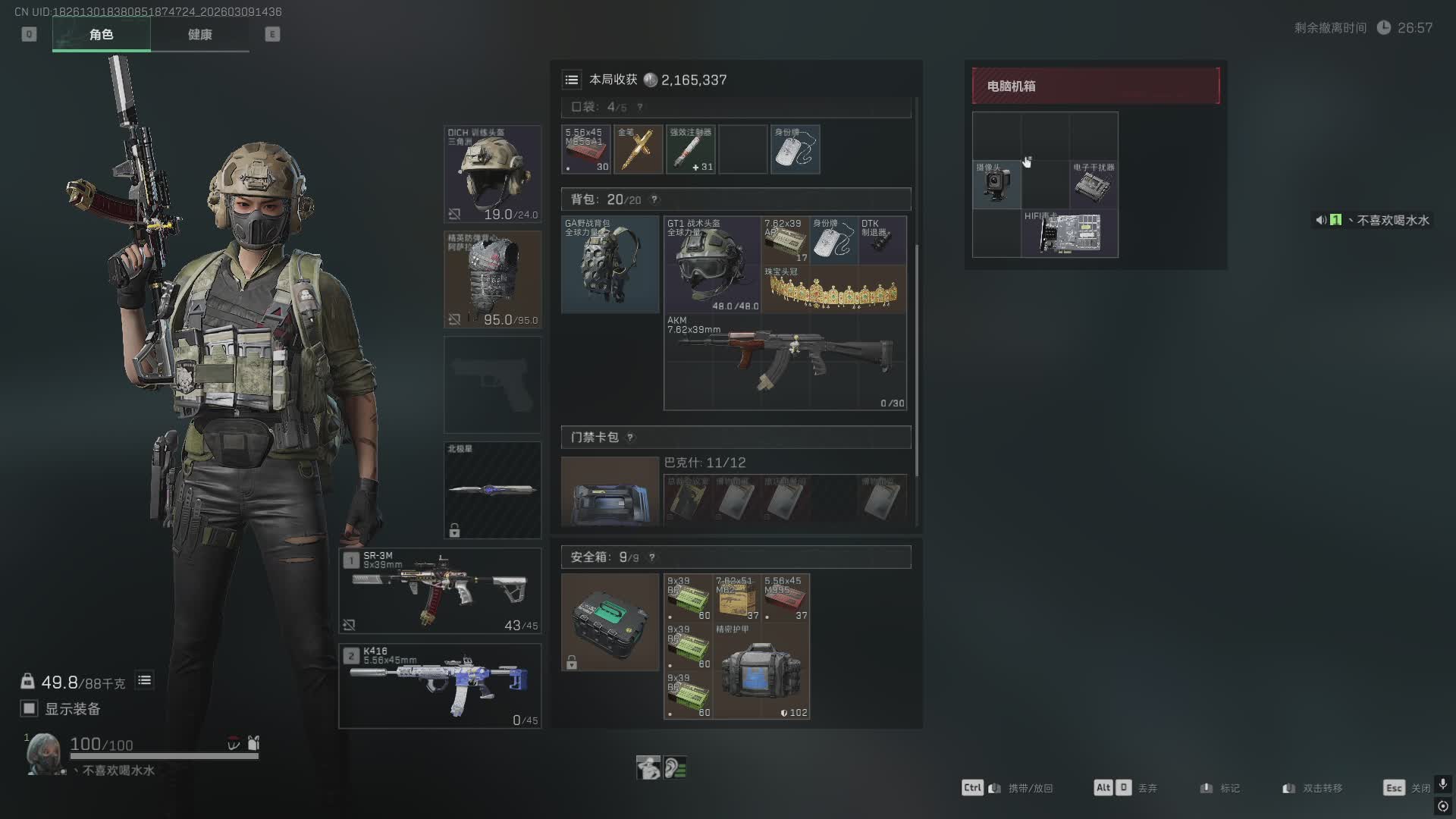Select the 精密护甲 repair kit bag
Image resolution: width=1456 pixels, height=819 pixels.
coord(761,670)
